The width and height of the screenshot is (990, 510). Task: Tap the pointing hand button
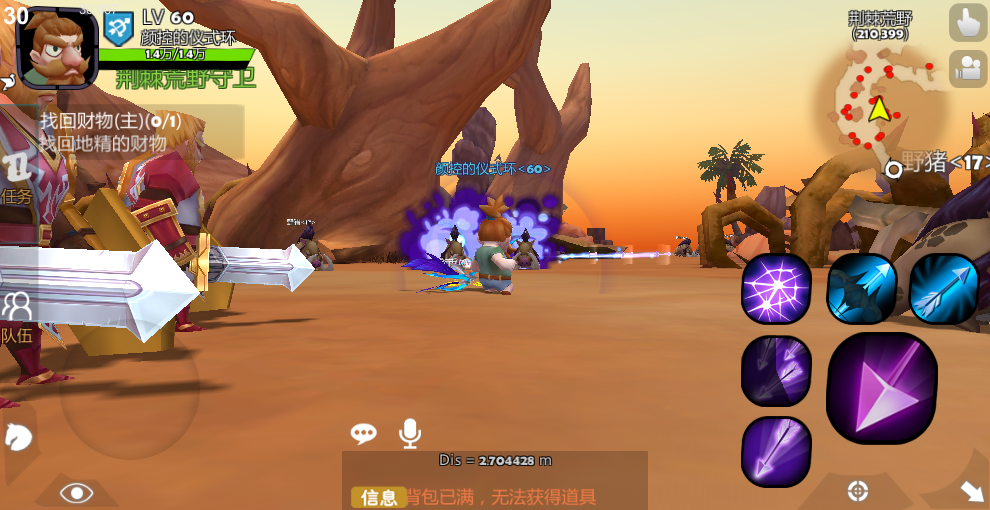click(x=967, y=22)
